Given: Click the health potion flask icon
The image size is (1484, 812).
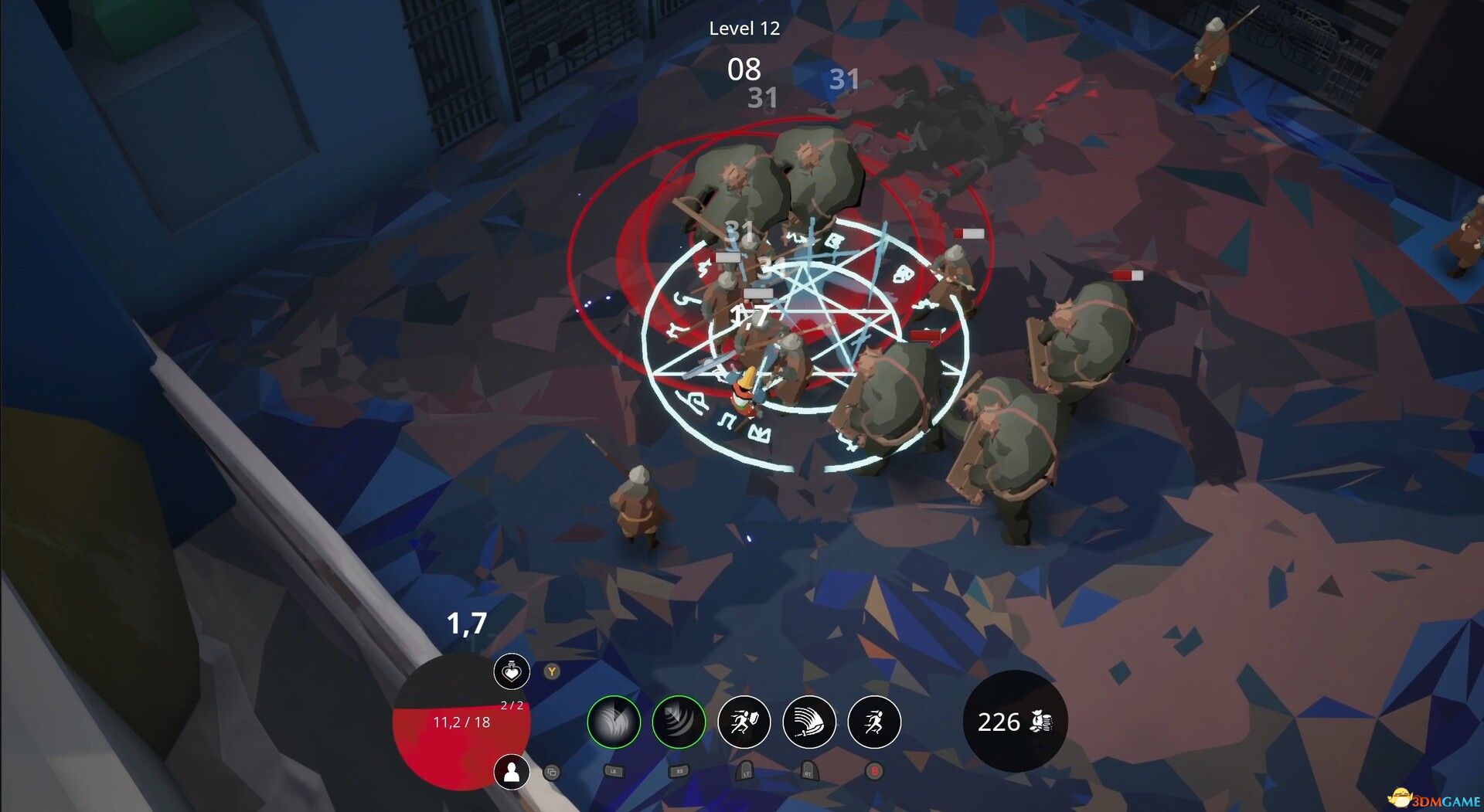Looking at the screenshot, I should pyautogui.click(x=510, y=673).
